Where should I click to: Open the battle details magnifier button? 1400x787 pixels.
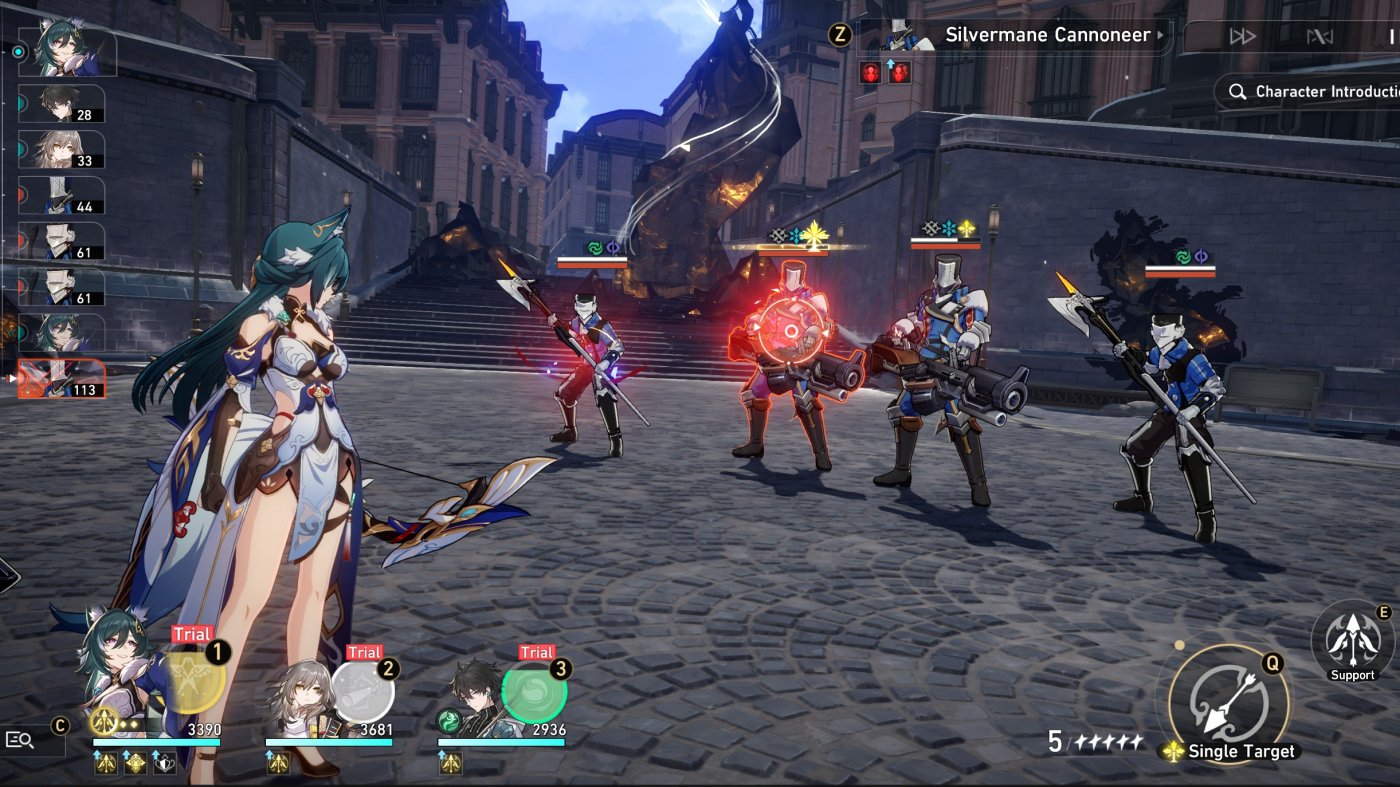(x=20, y=740)
